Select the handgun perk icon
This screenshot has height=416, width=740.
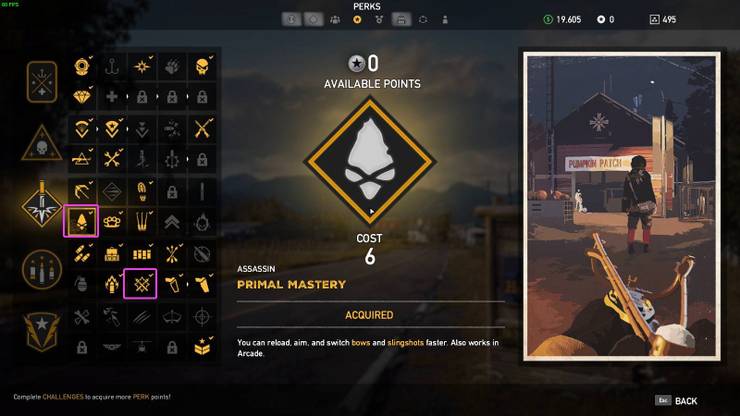tap(202, 284)
